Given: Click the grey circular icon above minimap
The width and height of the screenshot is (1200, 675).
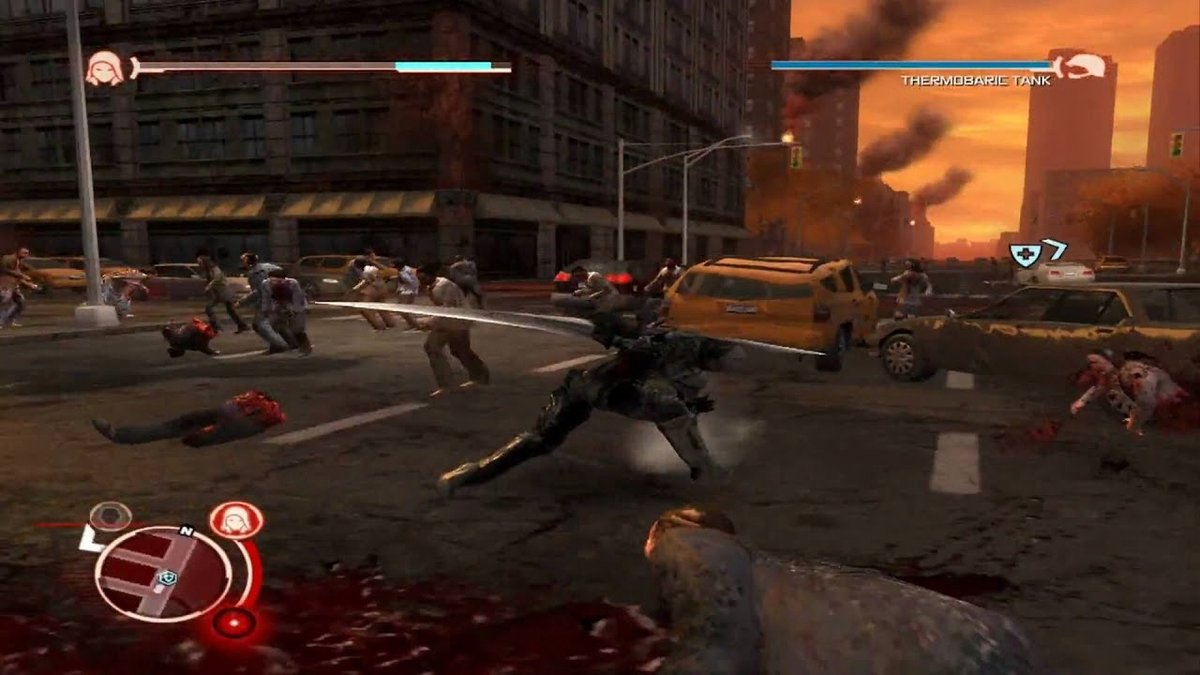Looking at the screenshot, I should 109,516.
